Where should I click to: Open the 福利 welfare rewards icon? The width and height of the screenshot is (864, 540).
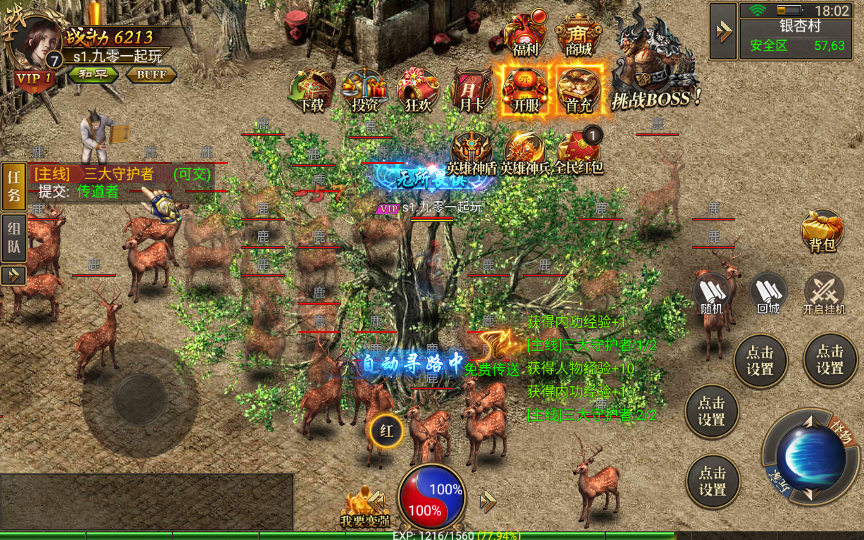tap(525, 35)
